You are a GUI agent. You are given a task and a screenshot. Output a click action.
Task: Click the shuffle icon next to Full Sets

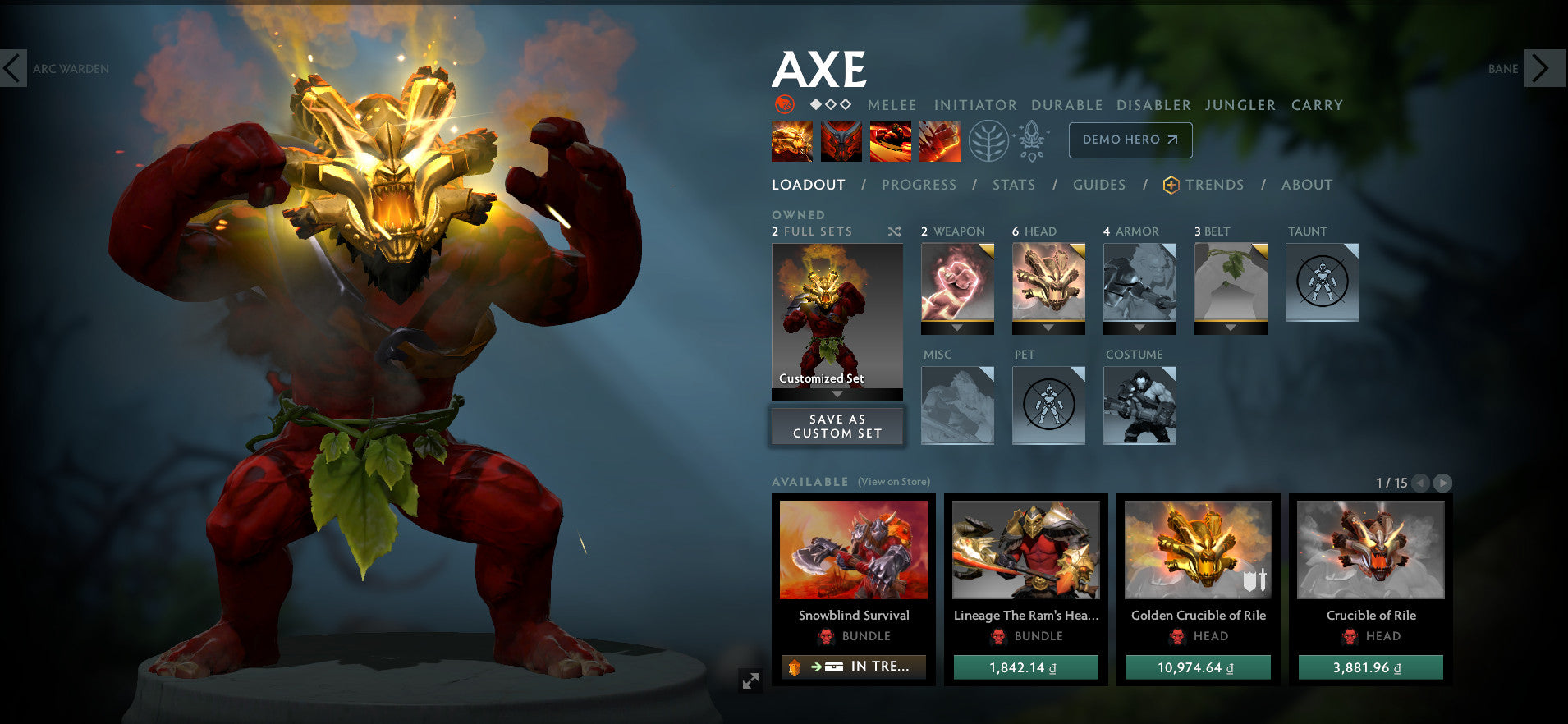(x=896, y=232)
